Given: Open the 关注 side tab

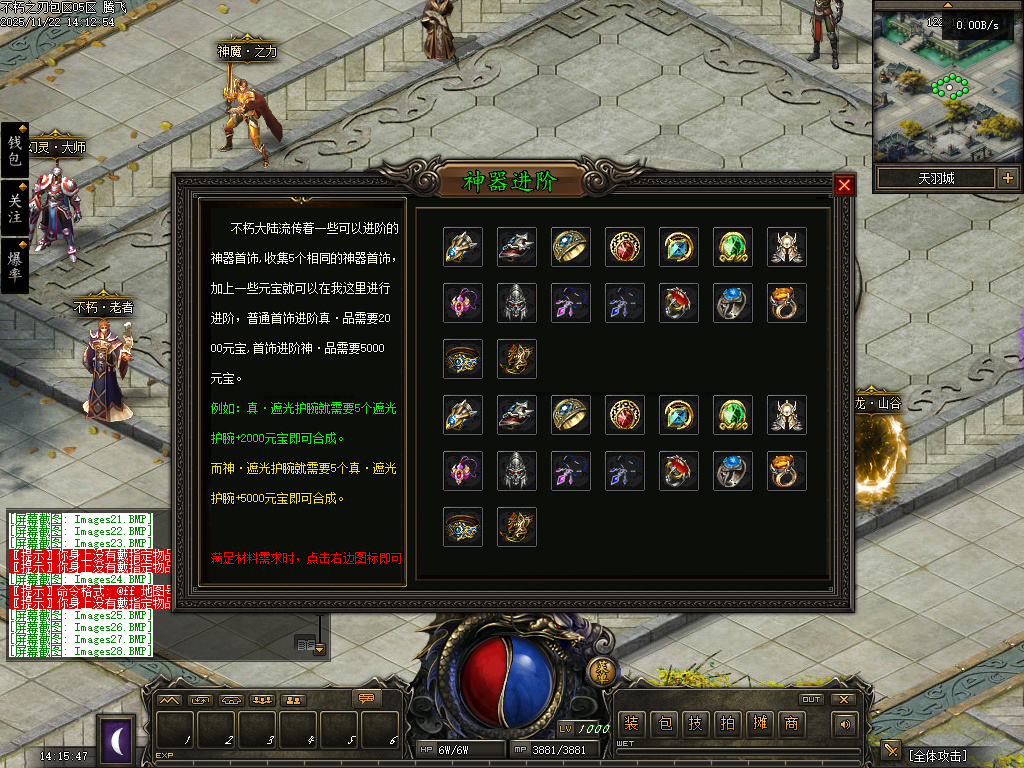Looking at the screenshot, I should point(15,208).
